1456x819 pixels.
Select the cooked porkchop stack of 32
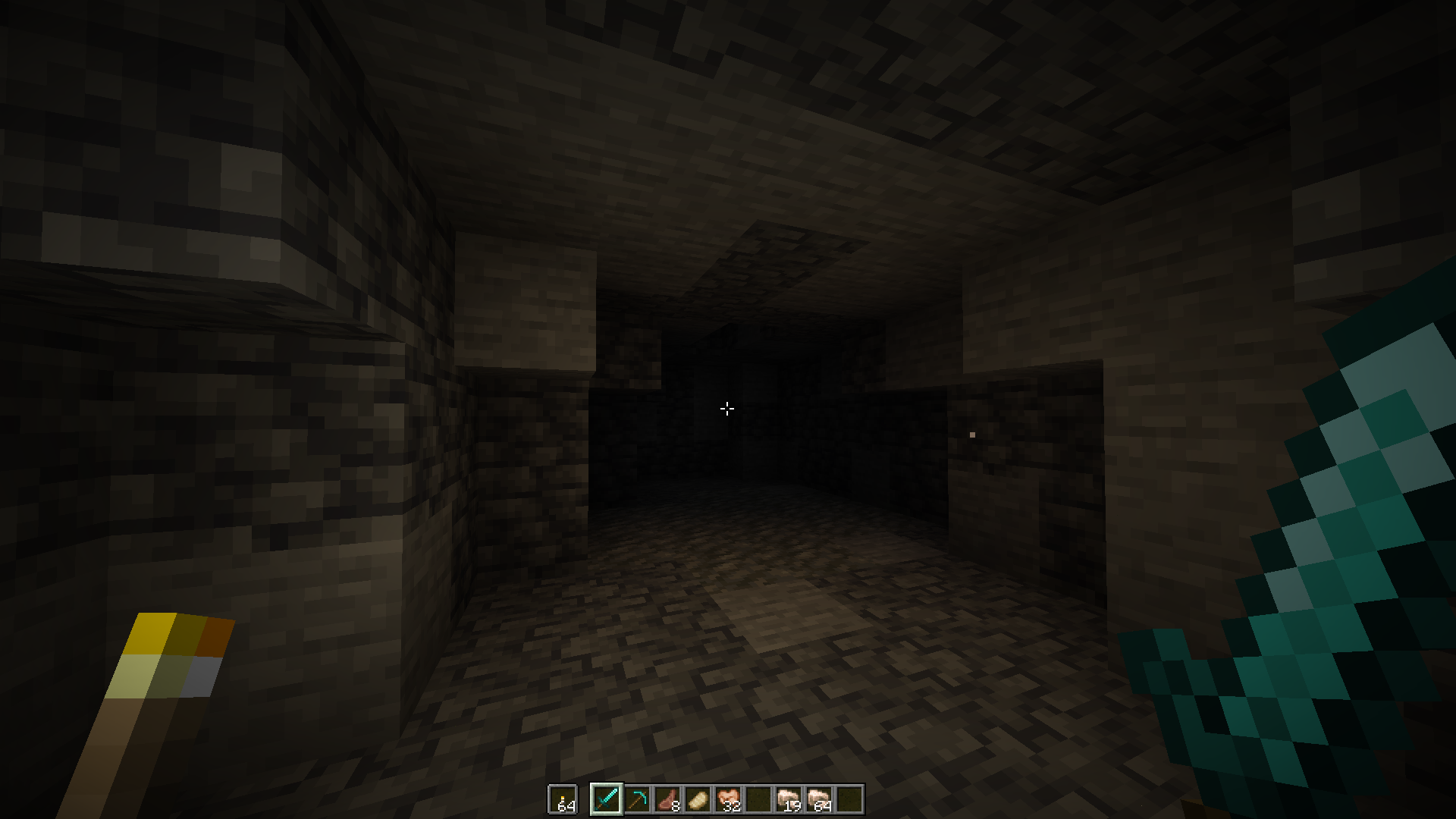pyautogui.click(x=729, y=798)
